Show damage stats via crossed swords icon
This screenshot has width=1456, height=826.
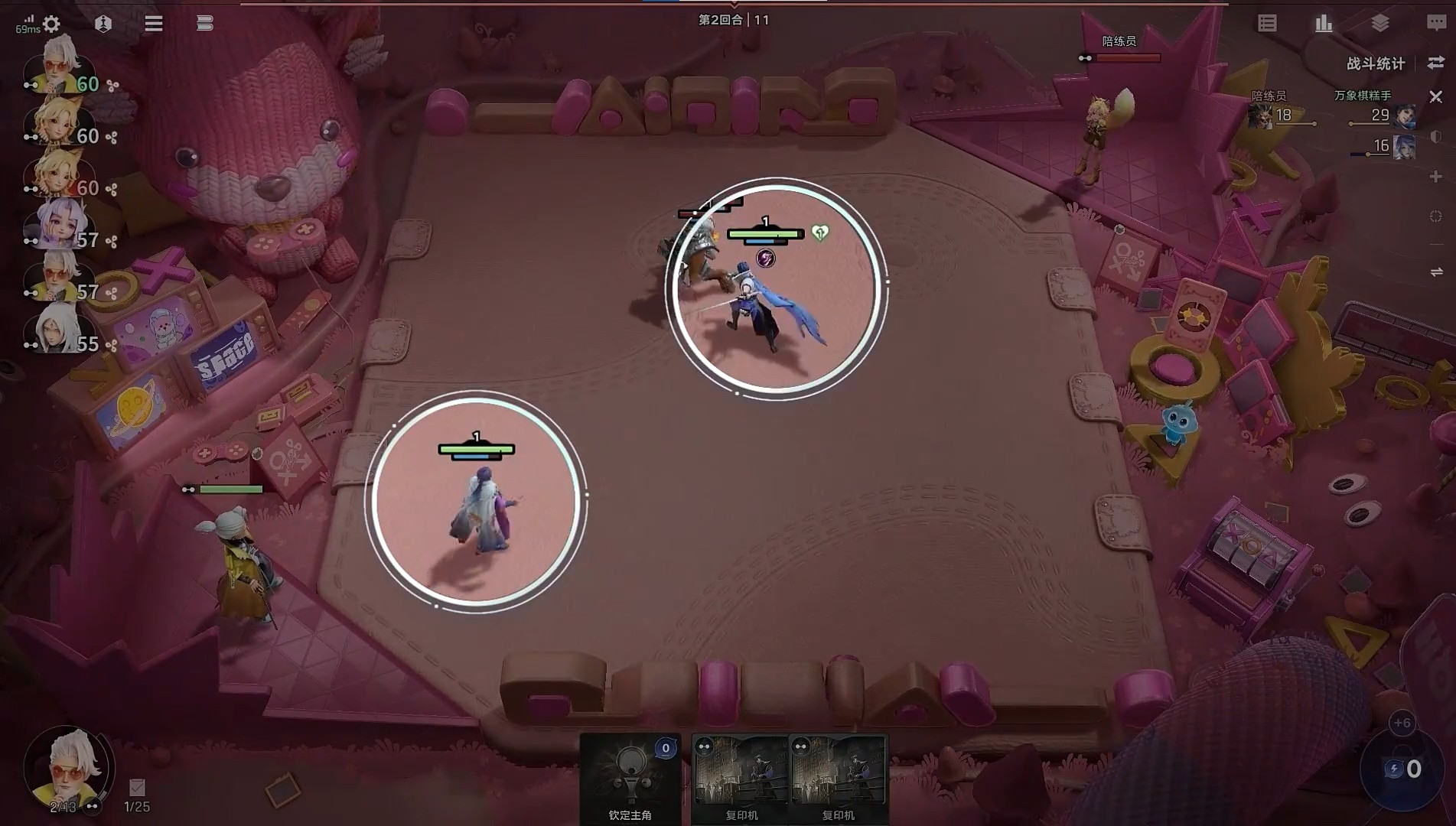click(x=1436, y=97)
